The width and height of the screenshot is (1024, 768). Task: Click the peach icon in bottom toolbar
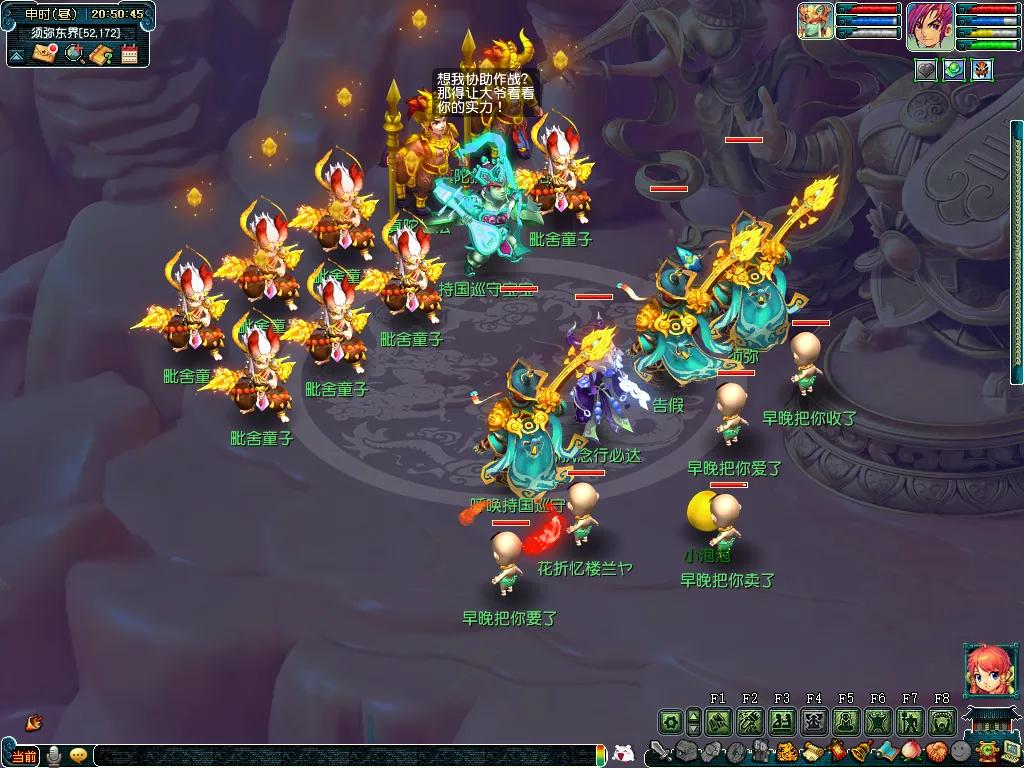click(x=911, y=752)
